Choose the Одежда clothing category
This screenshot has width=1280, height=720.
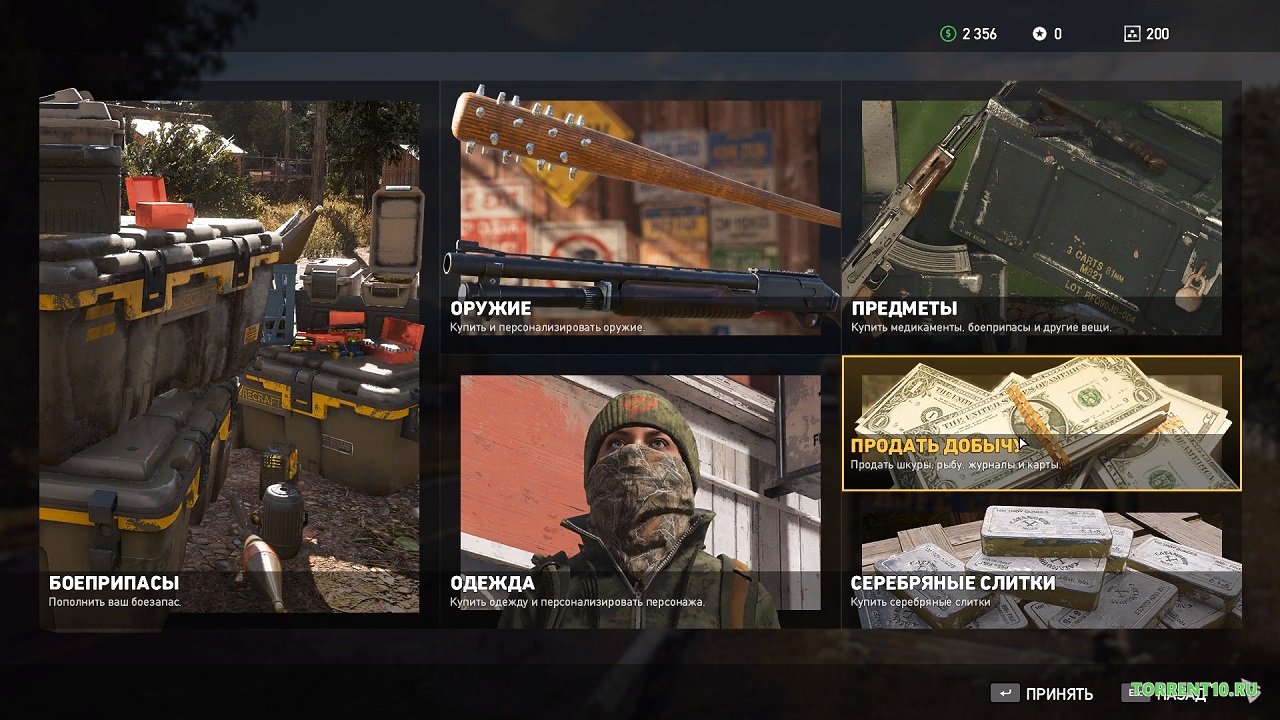pos(640,492)
